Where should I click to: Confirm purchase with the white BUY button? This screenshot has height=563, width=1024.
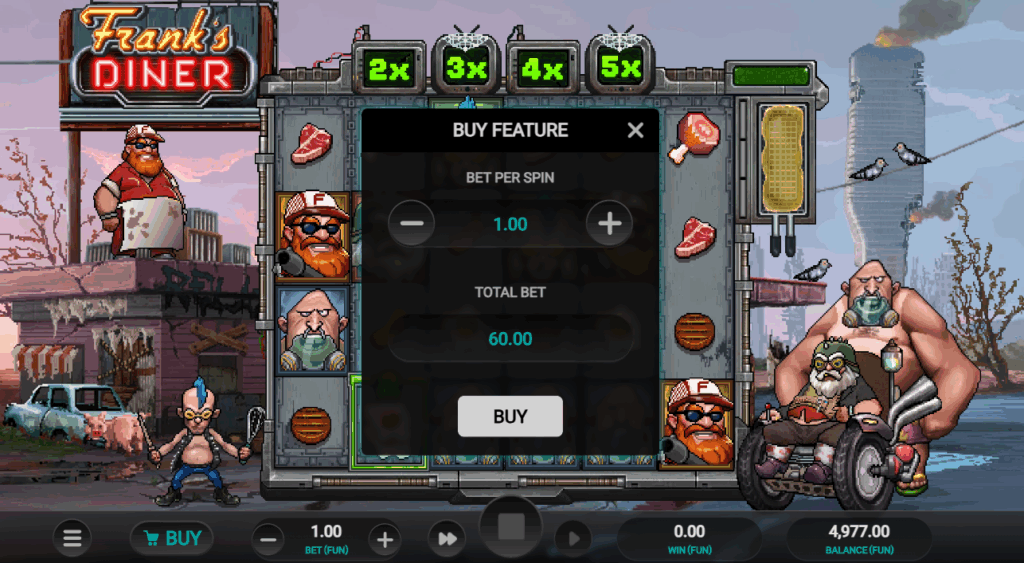(x=510, y=417)
